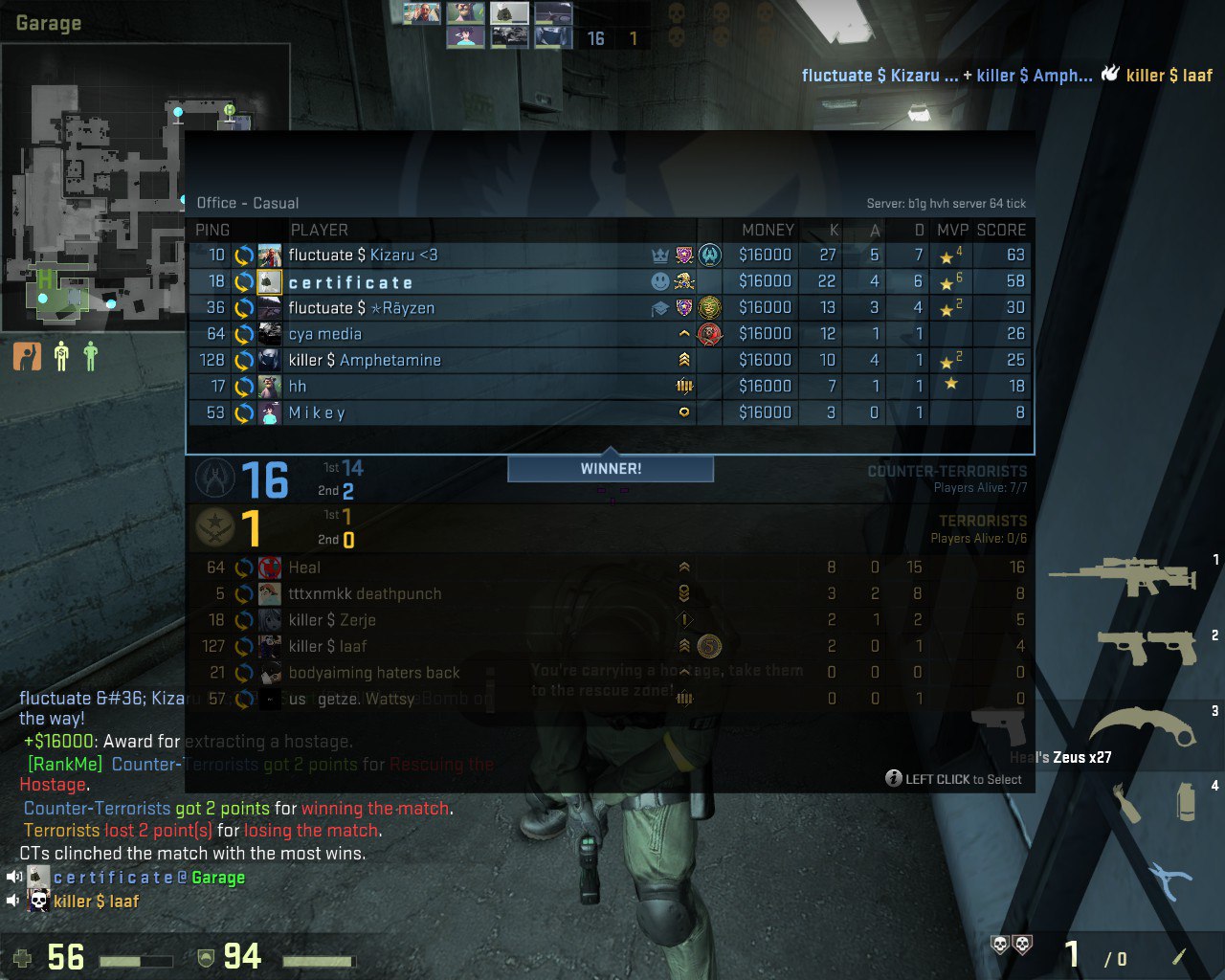The width and height of the screenshot is (1225, 980).
Task: Click the 5 Year Veteran coin beside laaf
Action: click(707, 647)
